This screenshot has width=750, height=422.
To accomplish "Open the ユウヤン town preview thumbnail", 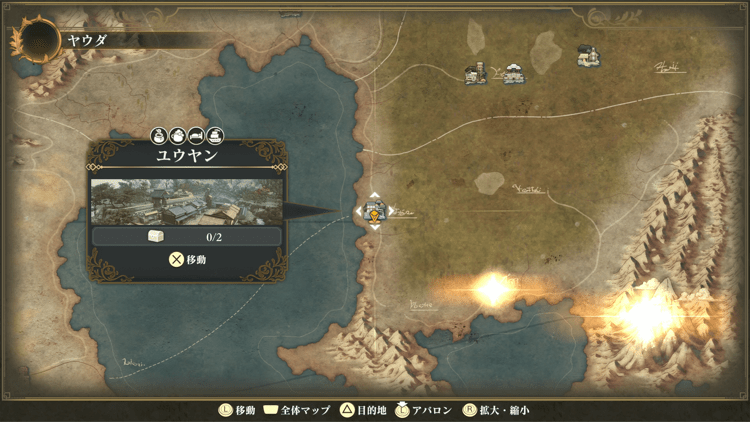I will pos(187,201).
